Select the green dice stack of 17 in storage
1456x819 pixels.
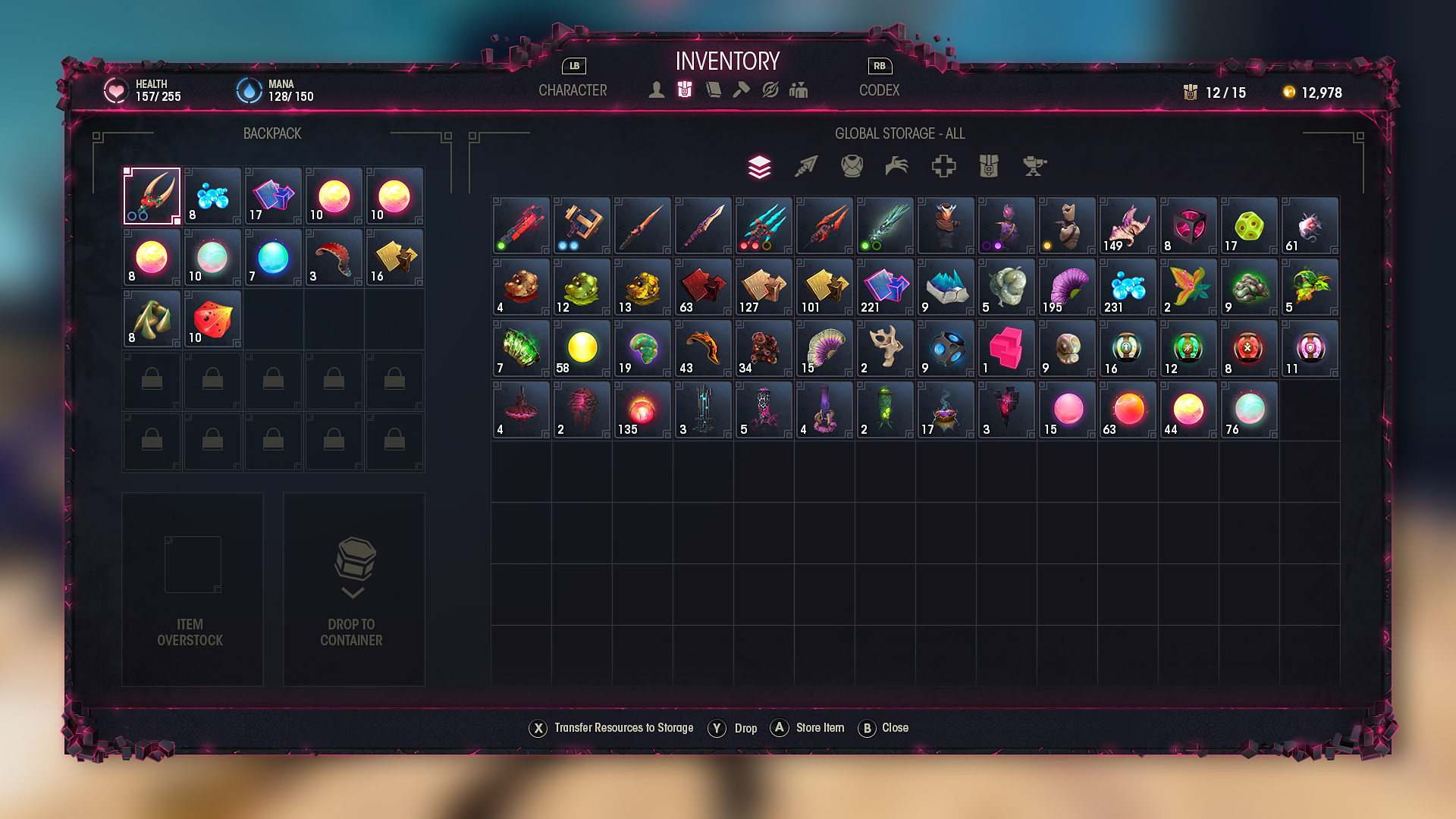pos(1249,226)
